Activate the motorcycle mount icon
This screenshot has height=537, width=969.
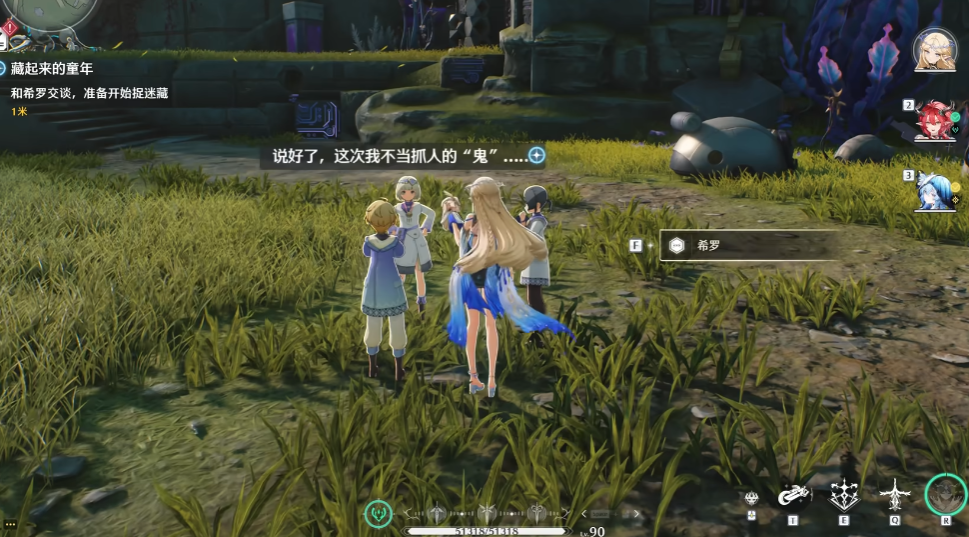coord(793,496)
